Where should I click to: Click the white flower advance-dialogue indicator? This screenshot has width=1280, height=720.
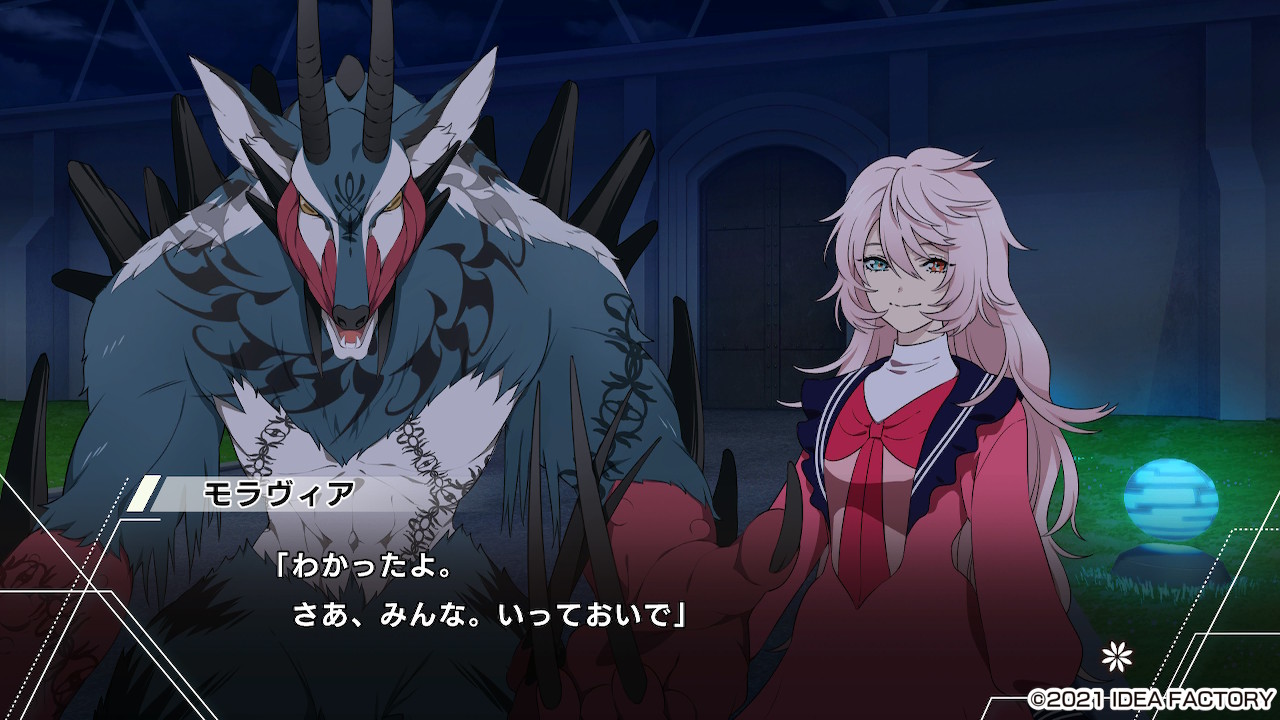[x=1115, y=656]
